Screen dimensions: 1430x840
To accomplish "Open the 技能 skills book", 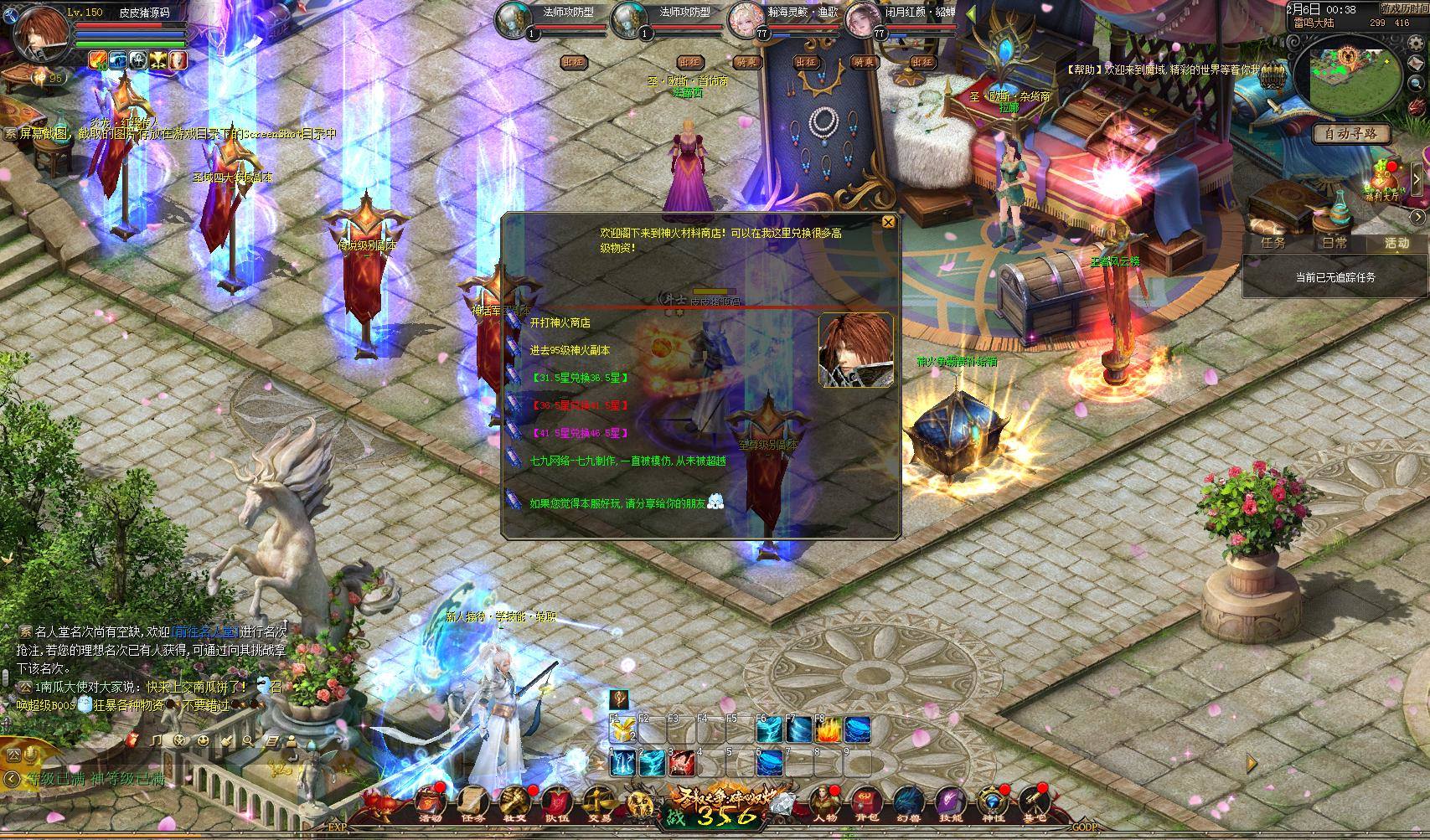I will (950, 806).
